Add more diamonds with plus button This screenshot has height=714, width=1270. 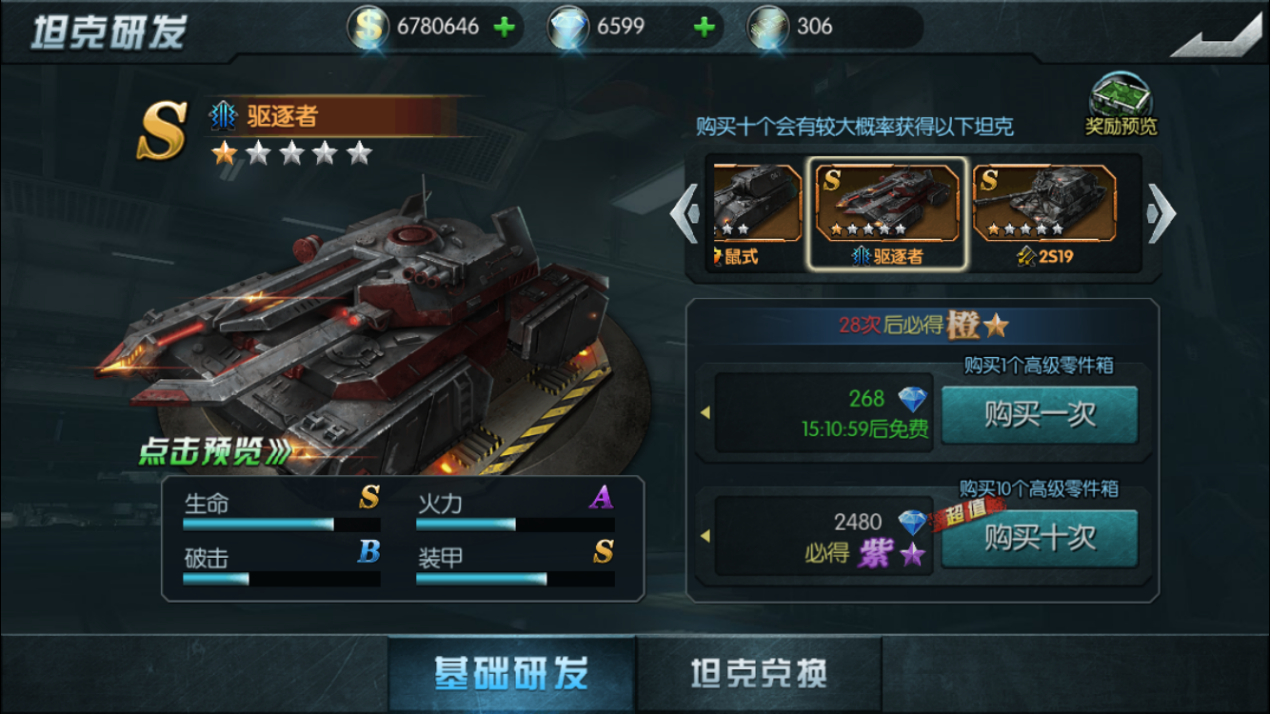click(x=704, y=27)
